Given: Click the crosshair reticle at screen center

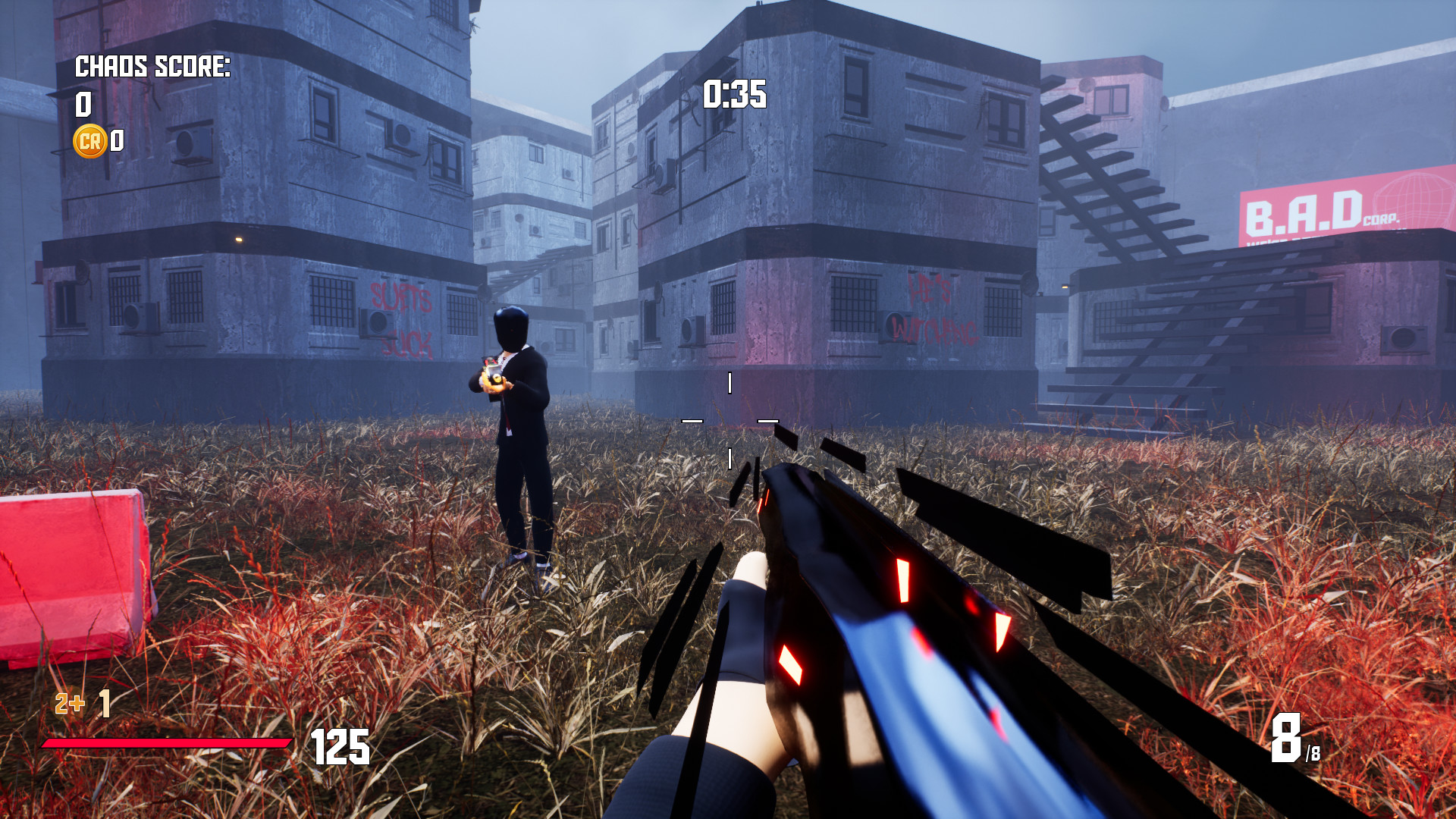Looking at the screenshot, I should point(730,422).
